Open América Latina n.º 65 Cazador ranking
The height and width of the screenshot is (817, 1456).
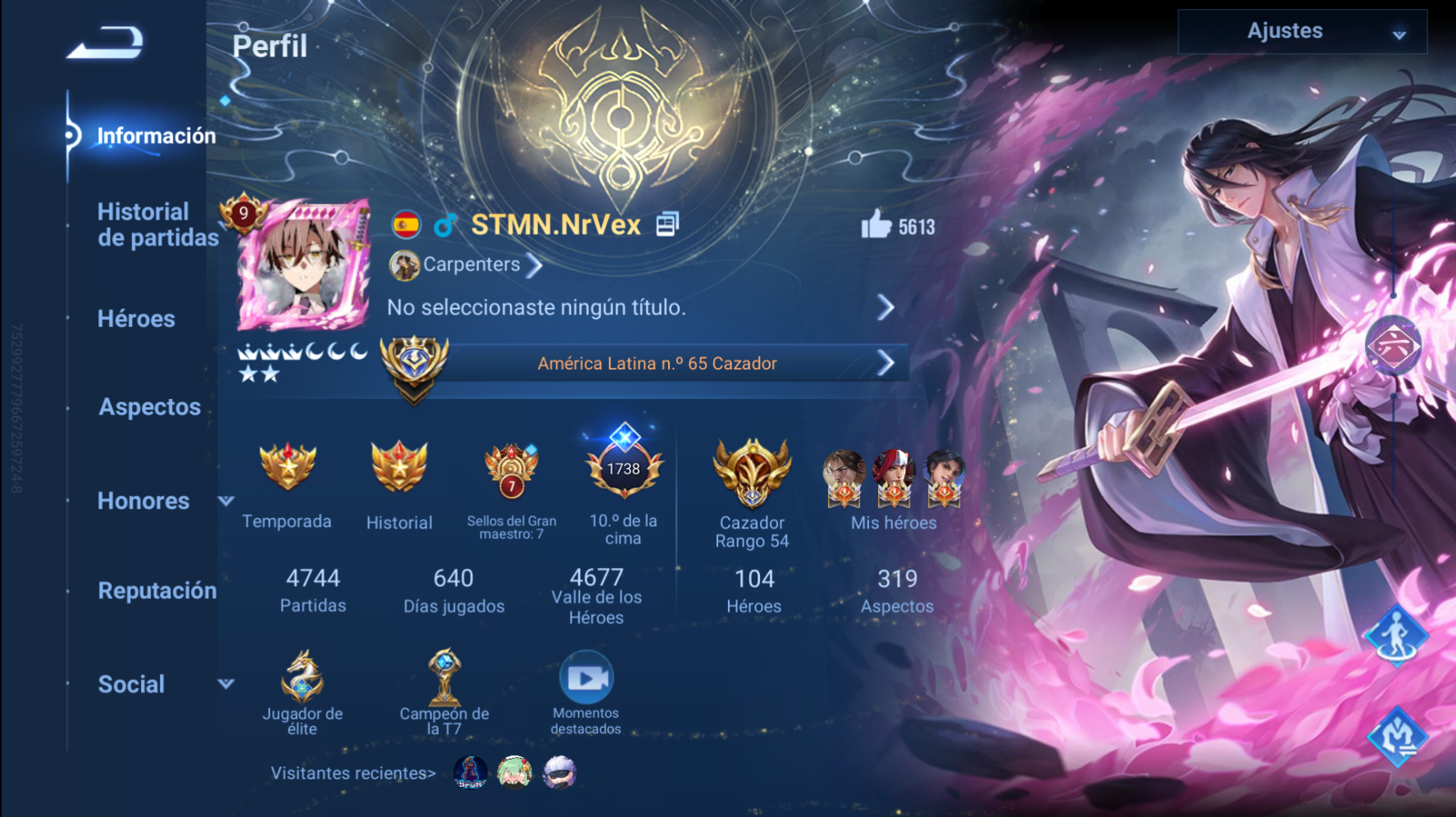(657, 363)
